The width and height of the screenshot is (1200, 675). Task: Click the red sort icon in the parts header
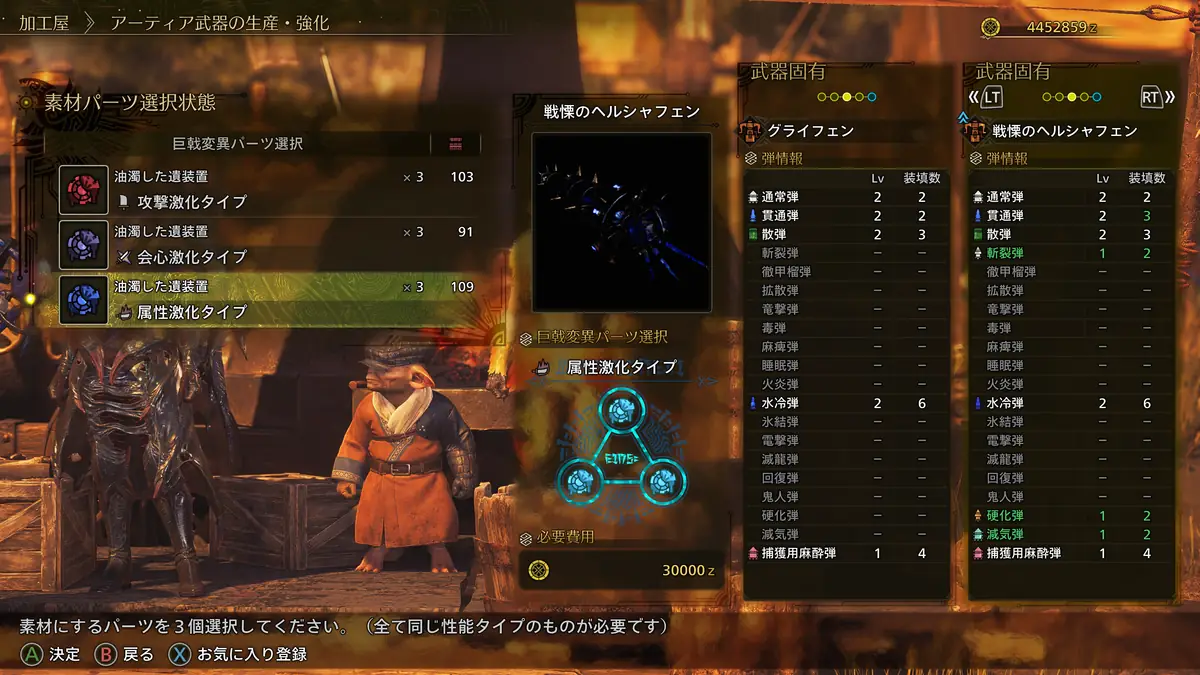[457, 144]
